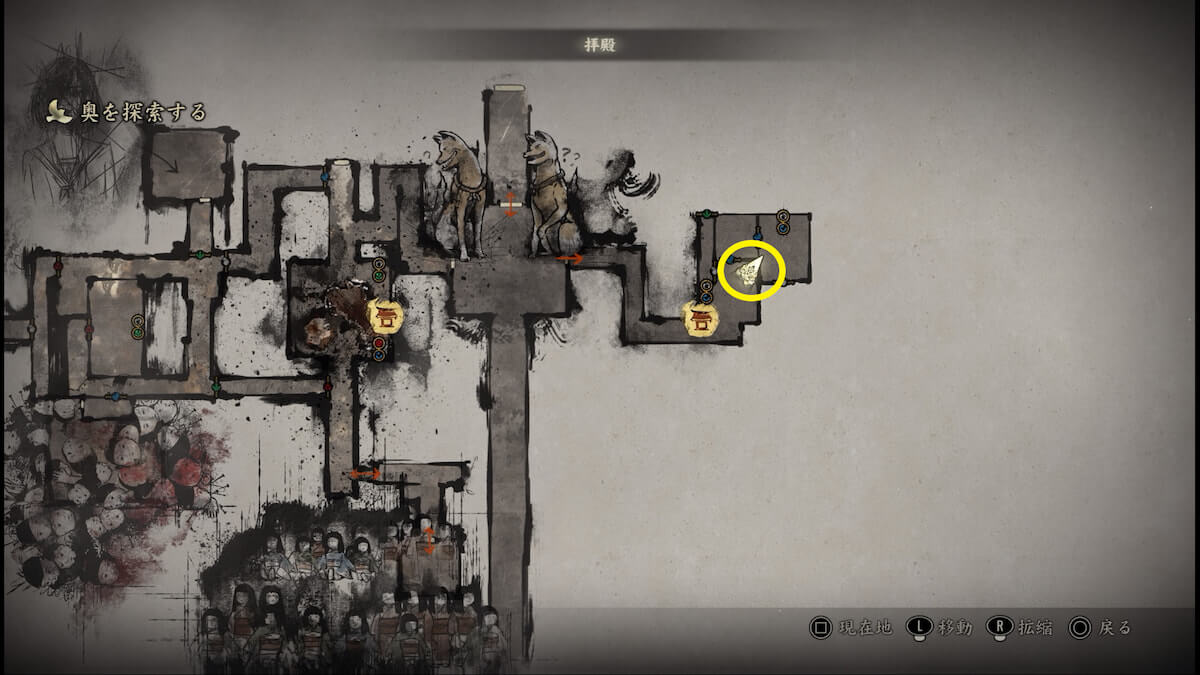The width and height of the screenshot is (1200, 675).
Task: Click the shrine marker beside the bloodstain
Action: (386, 317)
